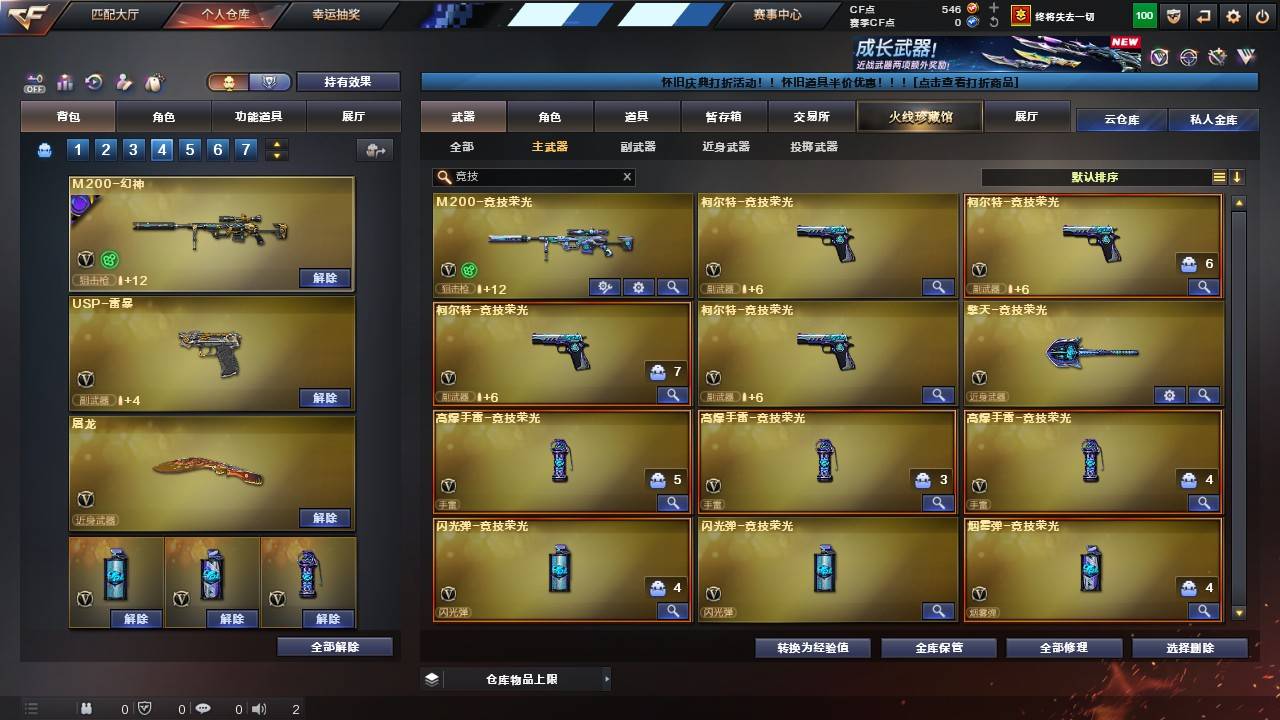This screenshot has width=1280, height=720.
Task: Toggle the OFF switch in the left sidebar
Action: 35,83
